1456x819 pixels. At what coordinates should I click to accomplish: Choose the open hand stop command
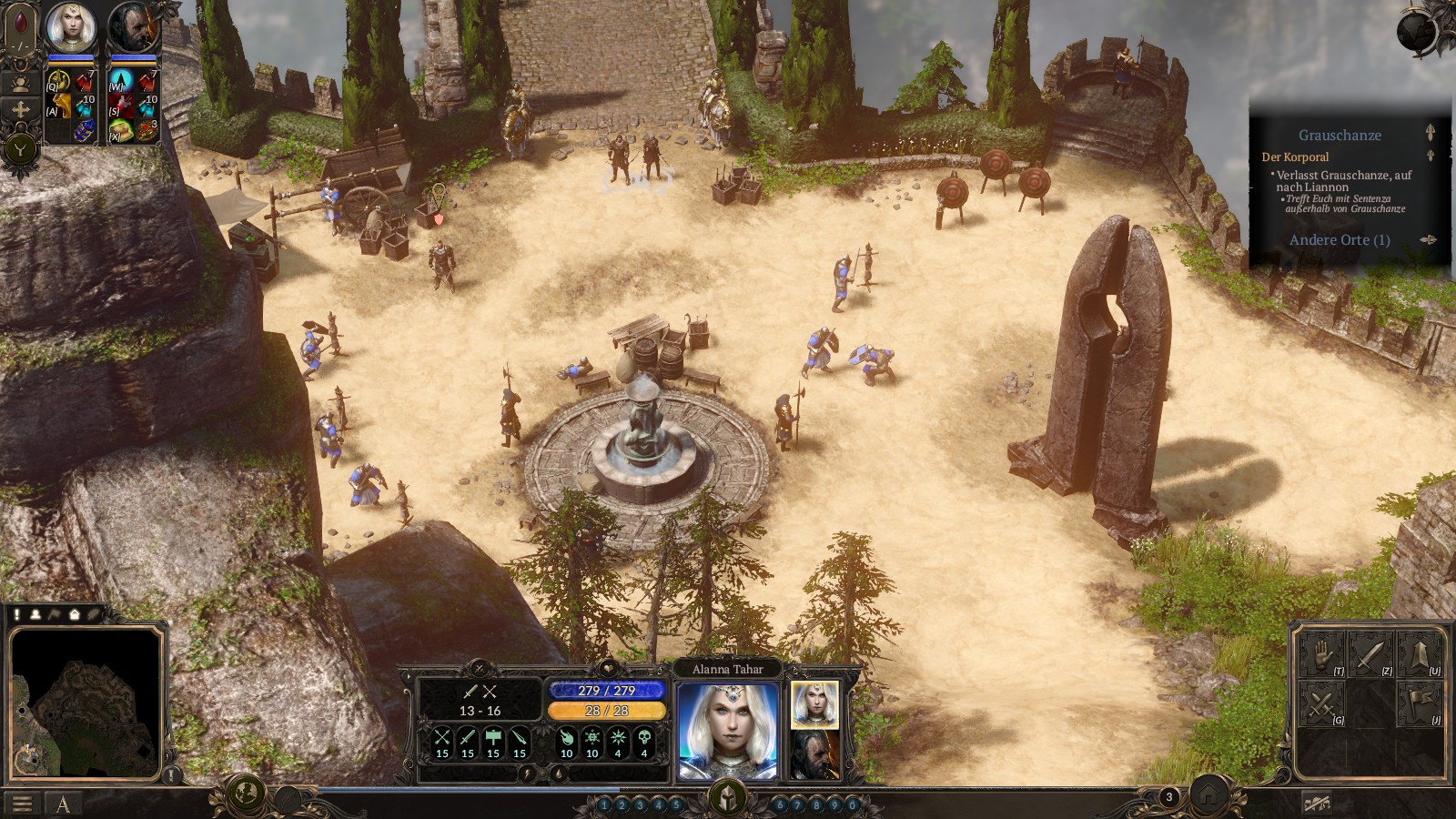(1321, 654)
